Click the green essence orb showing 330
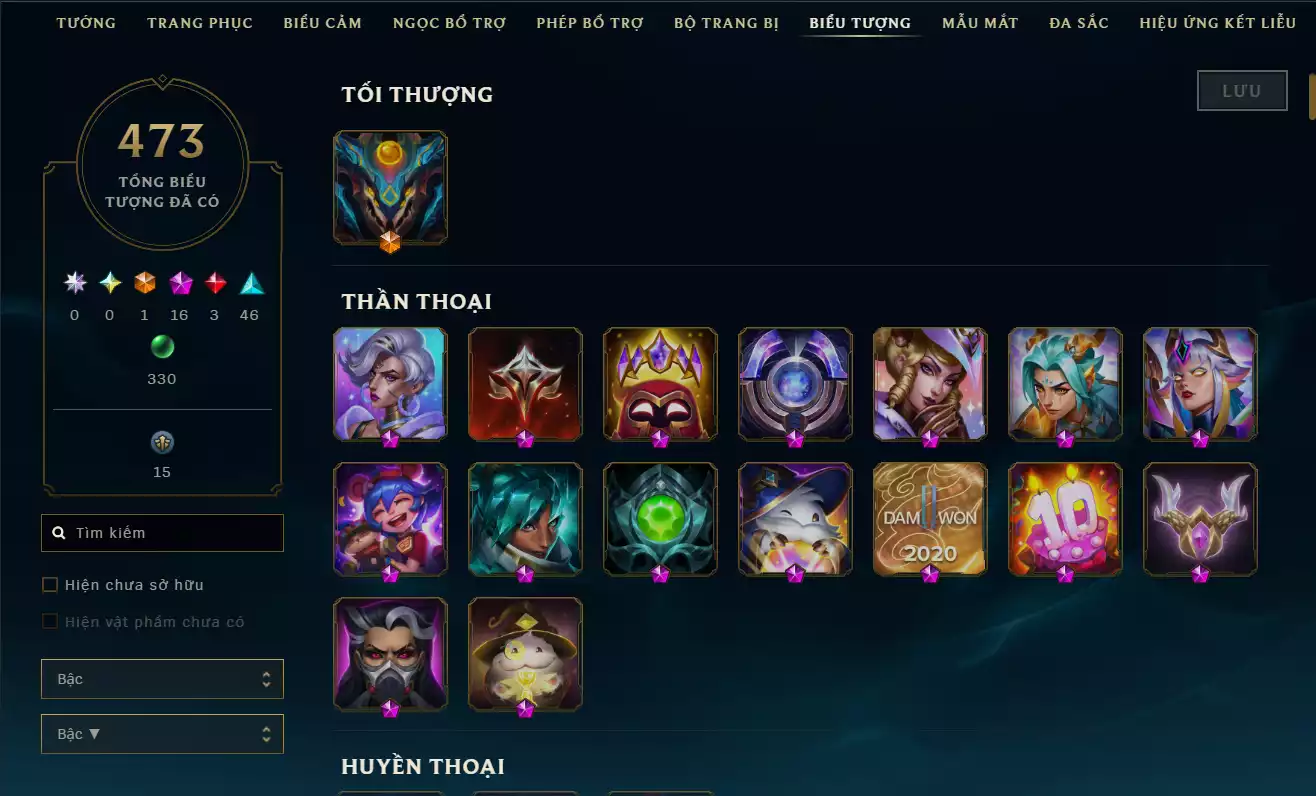 click(x=162, y=348)
